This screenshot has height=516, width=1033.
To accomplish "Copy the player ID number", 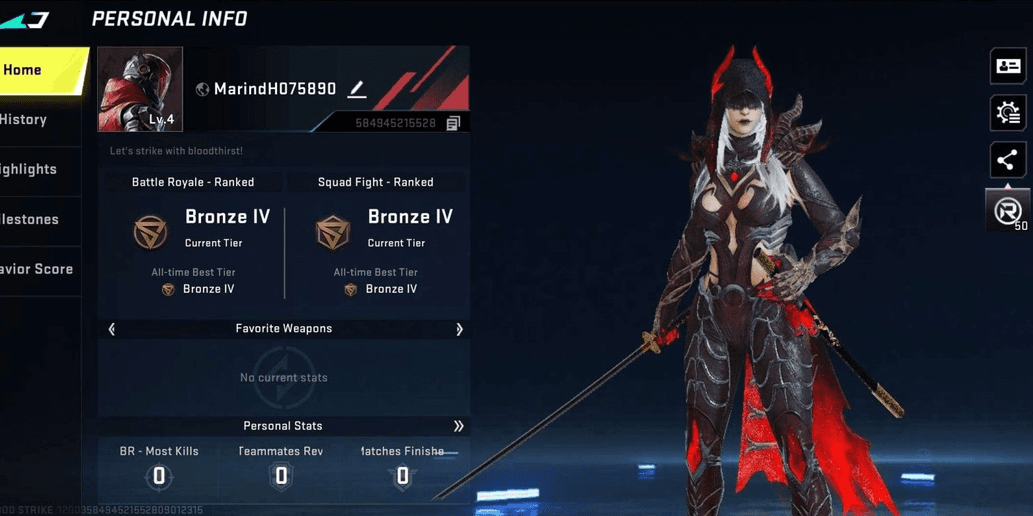I will click(x=453, y=123).
